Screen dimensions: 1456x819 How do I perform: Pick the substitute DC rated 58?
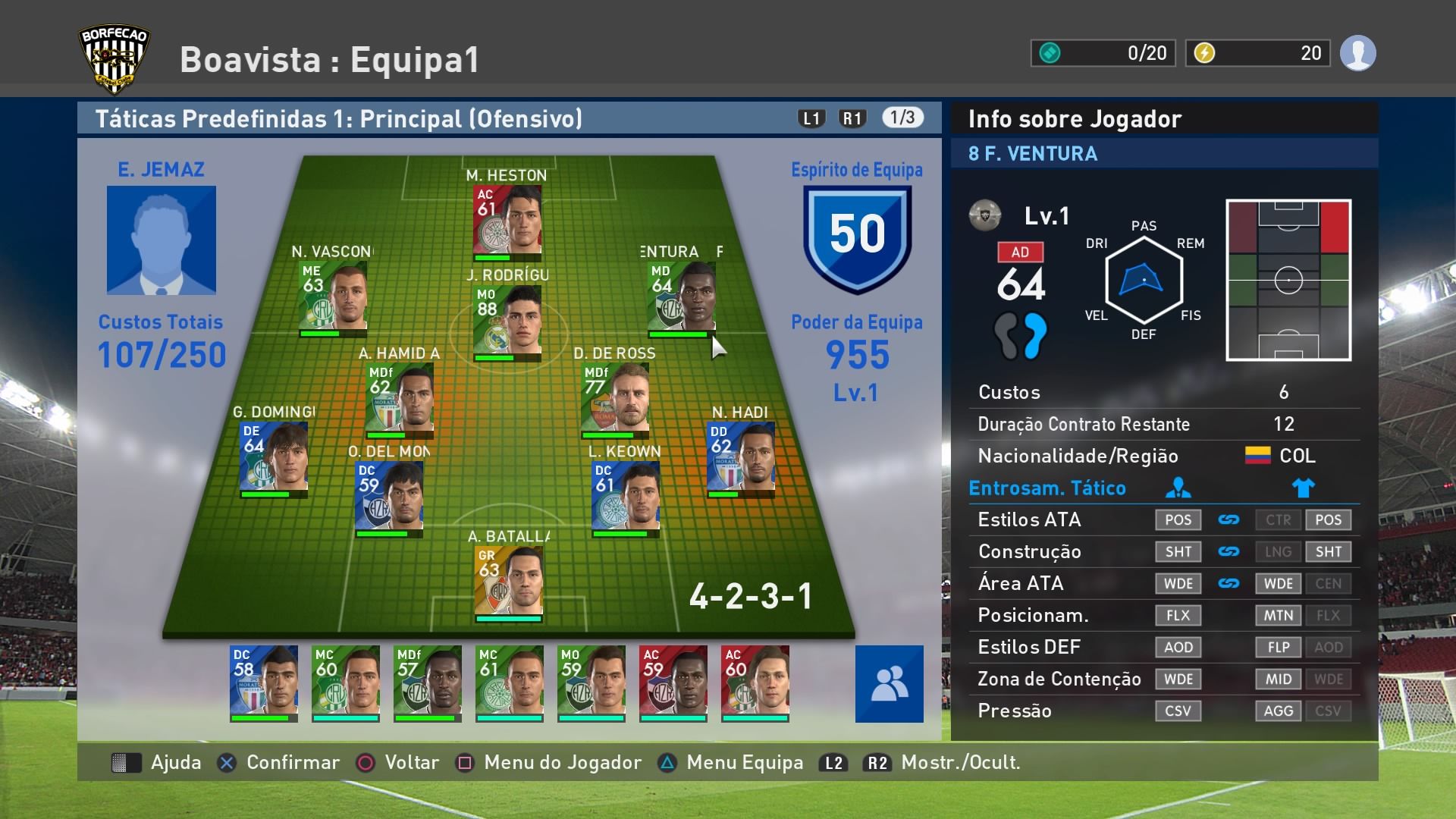click(x=264, y=681)
